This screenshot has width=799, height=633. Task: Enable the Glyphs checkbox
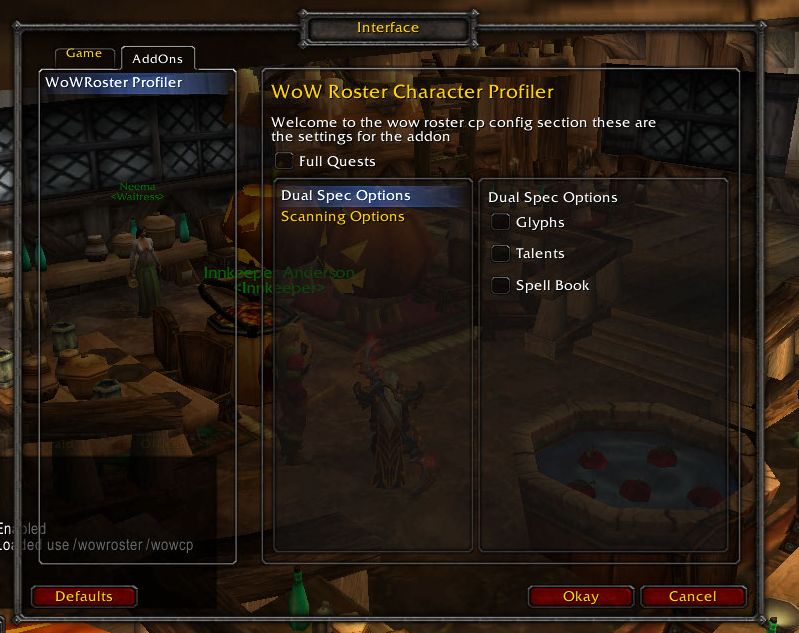pyautogui.click(x=501, y=222)
